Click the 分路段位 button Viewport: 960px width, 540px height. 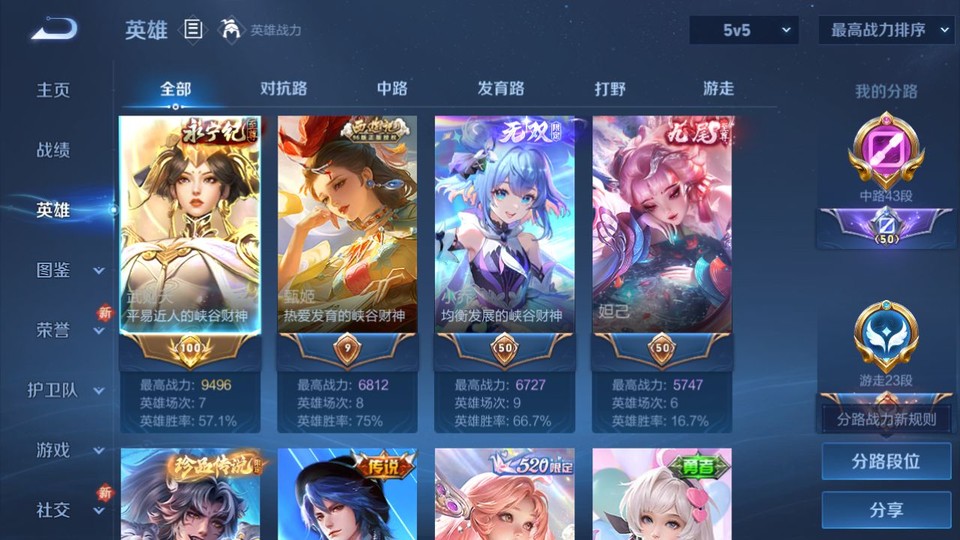(886, 462)
